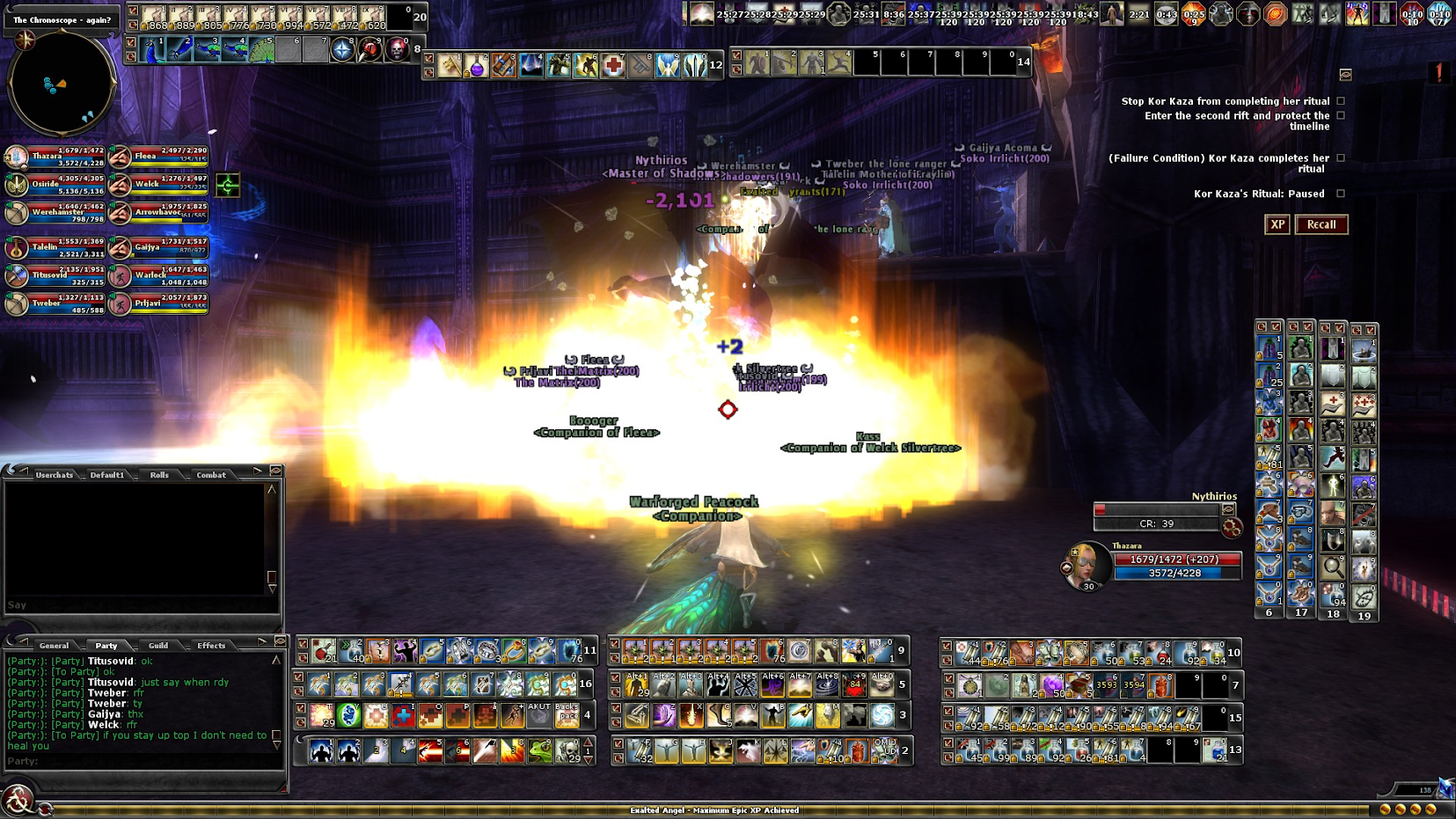
Task: Switch to the Guild chat tab
Action: pyautogui.click(x=158, y=646)
